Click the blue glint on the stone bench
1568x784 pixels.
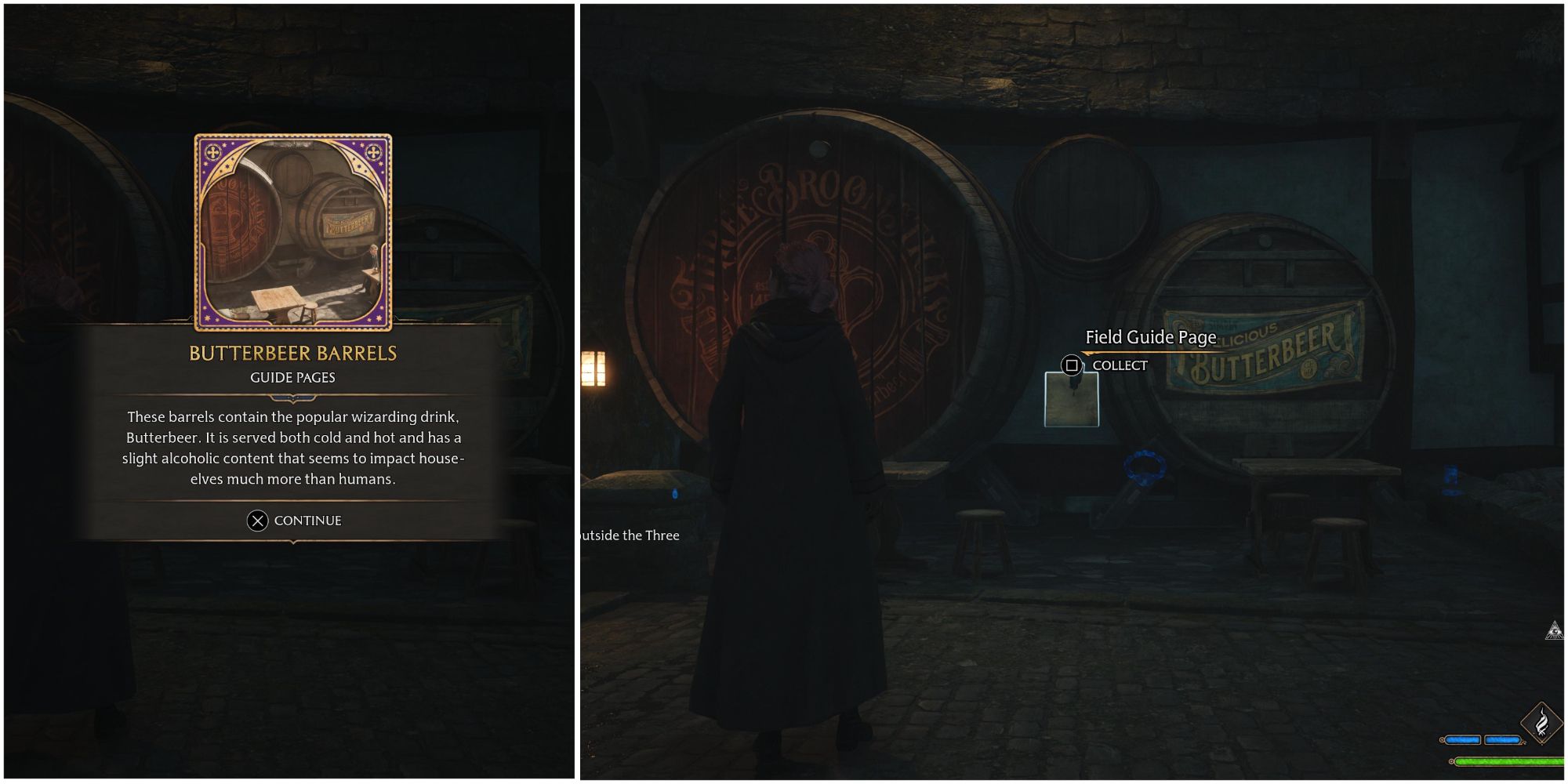pos(674,494)
